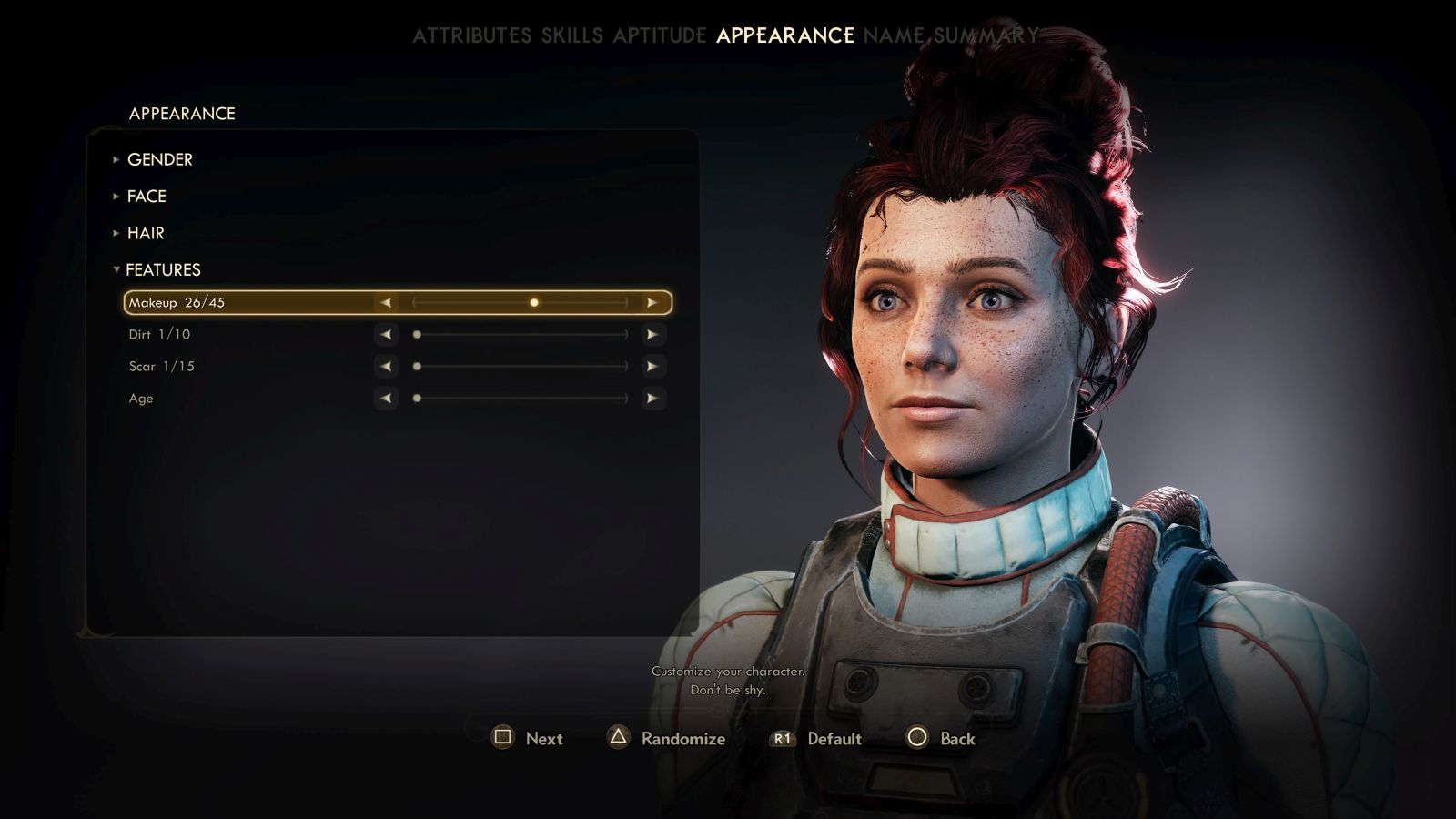The width and height of the screenshot is (1456, 819).
Task: Advance to the next Scar option
Action: tap(652, 366)
